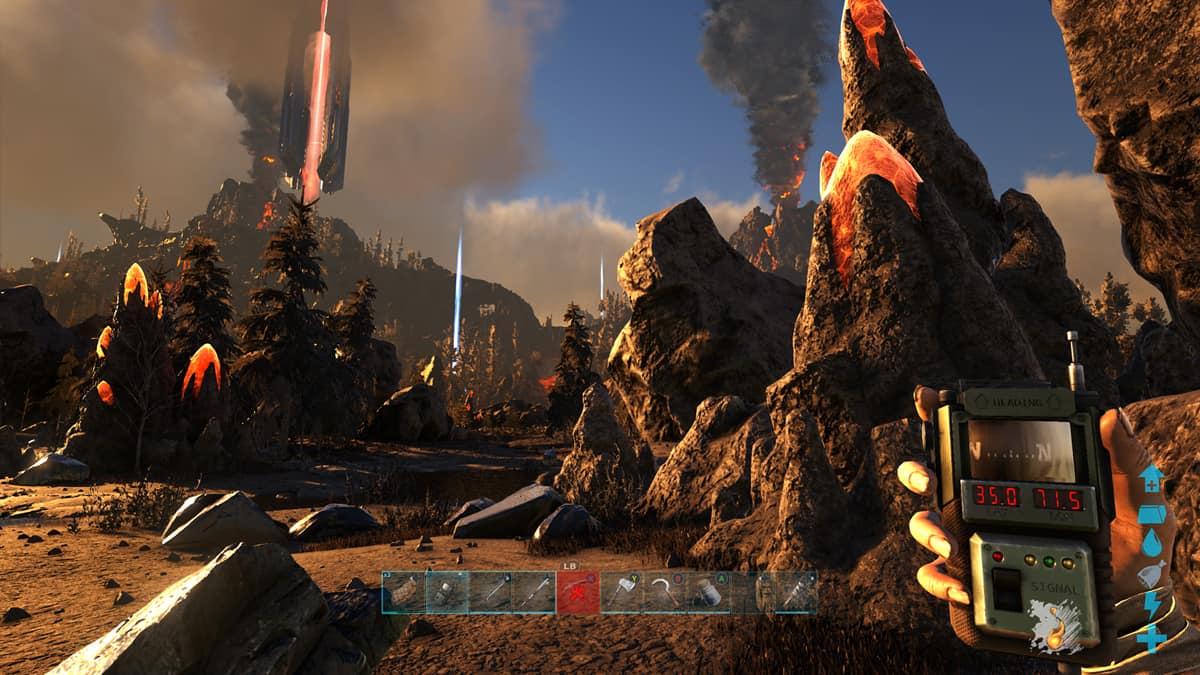
Task: Equip the sickle from the hotbar
Action: pos(664,592)
